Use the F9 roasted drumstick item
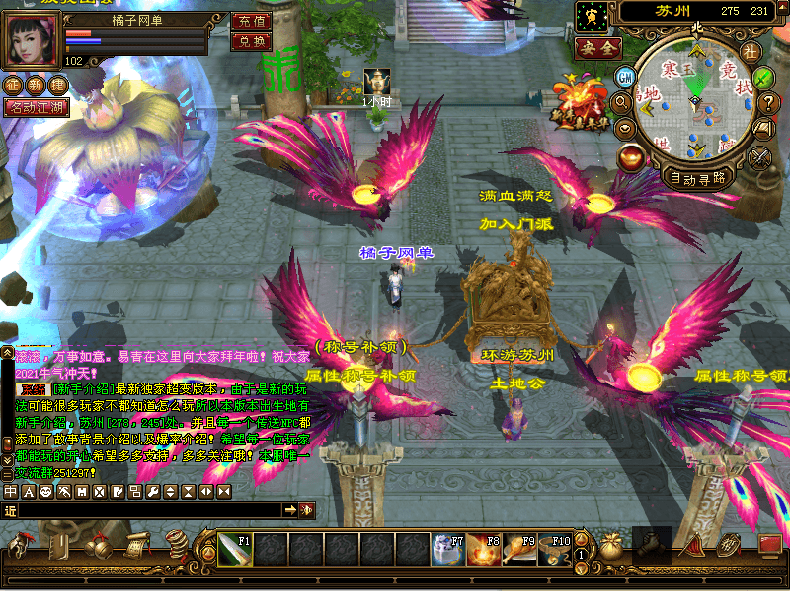Image resolution: width=790 pixels, height=591 pixels. 519,549
